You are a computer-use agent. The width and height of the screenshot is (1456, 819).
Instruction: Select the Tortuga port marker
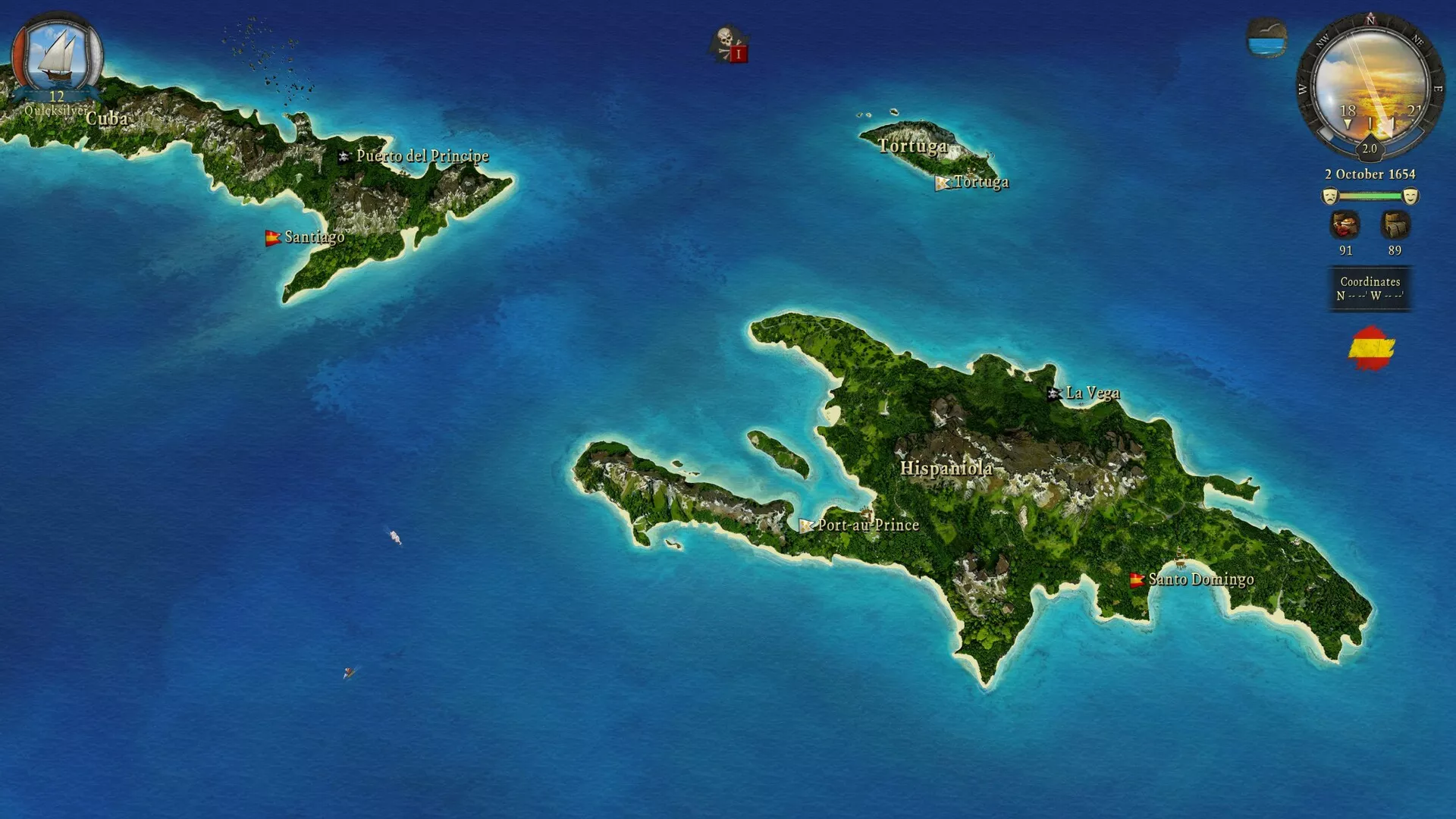tap(942, 183)
